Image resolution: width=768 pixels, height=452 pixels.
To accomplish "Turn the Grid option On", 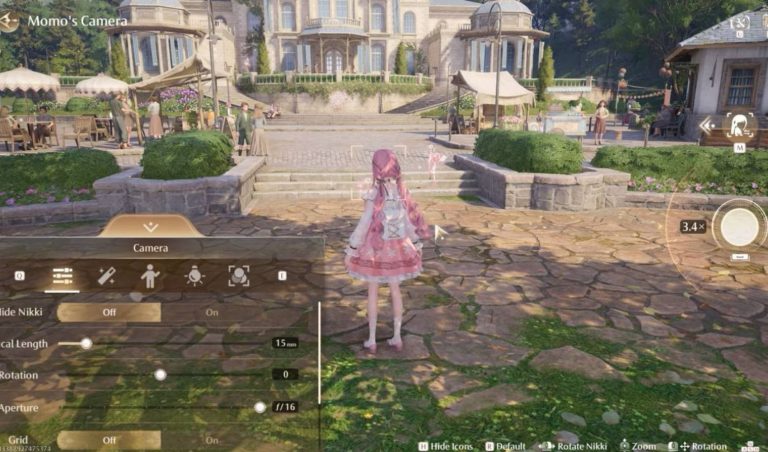I will tap(212, 440).
